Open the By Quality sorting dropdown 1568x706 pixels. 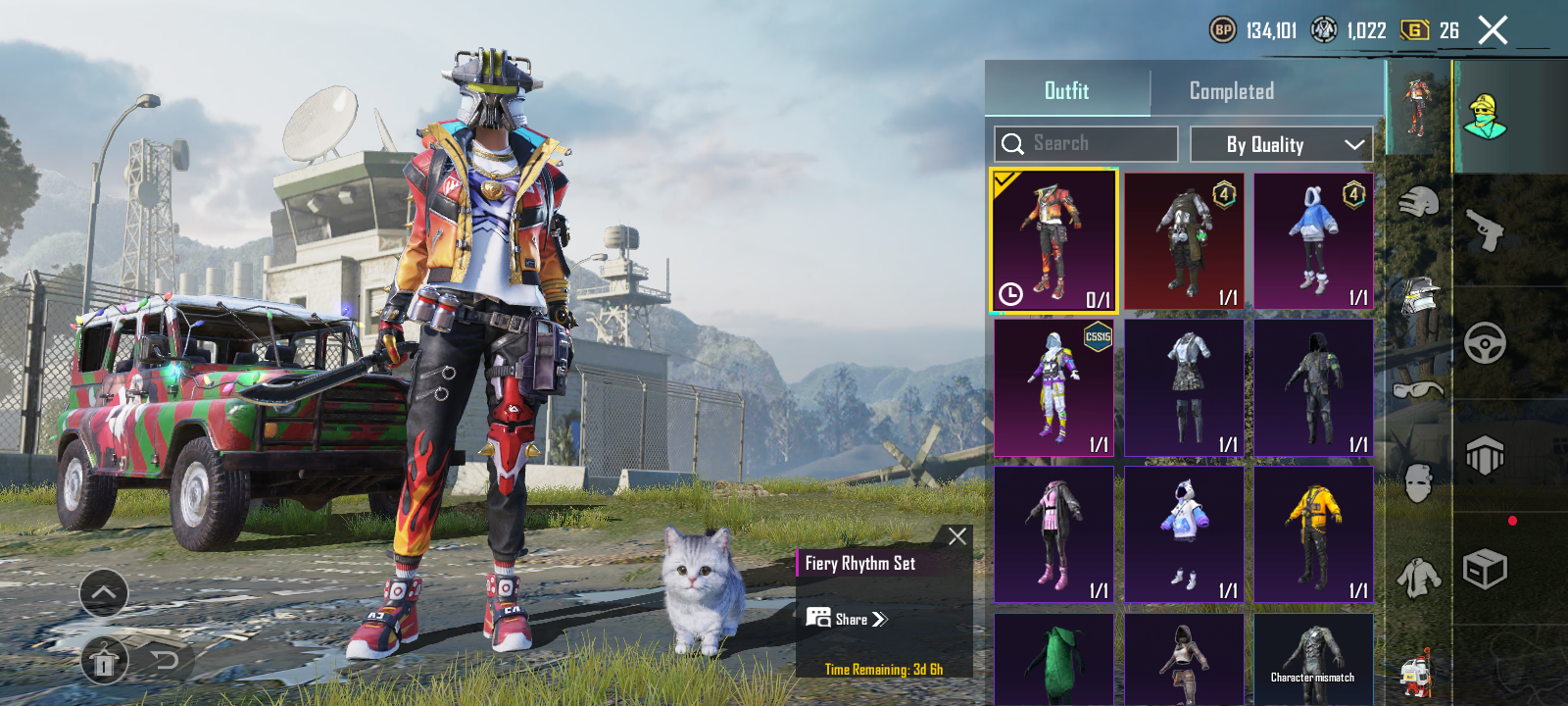1281,144
